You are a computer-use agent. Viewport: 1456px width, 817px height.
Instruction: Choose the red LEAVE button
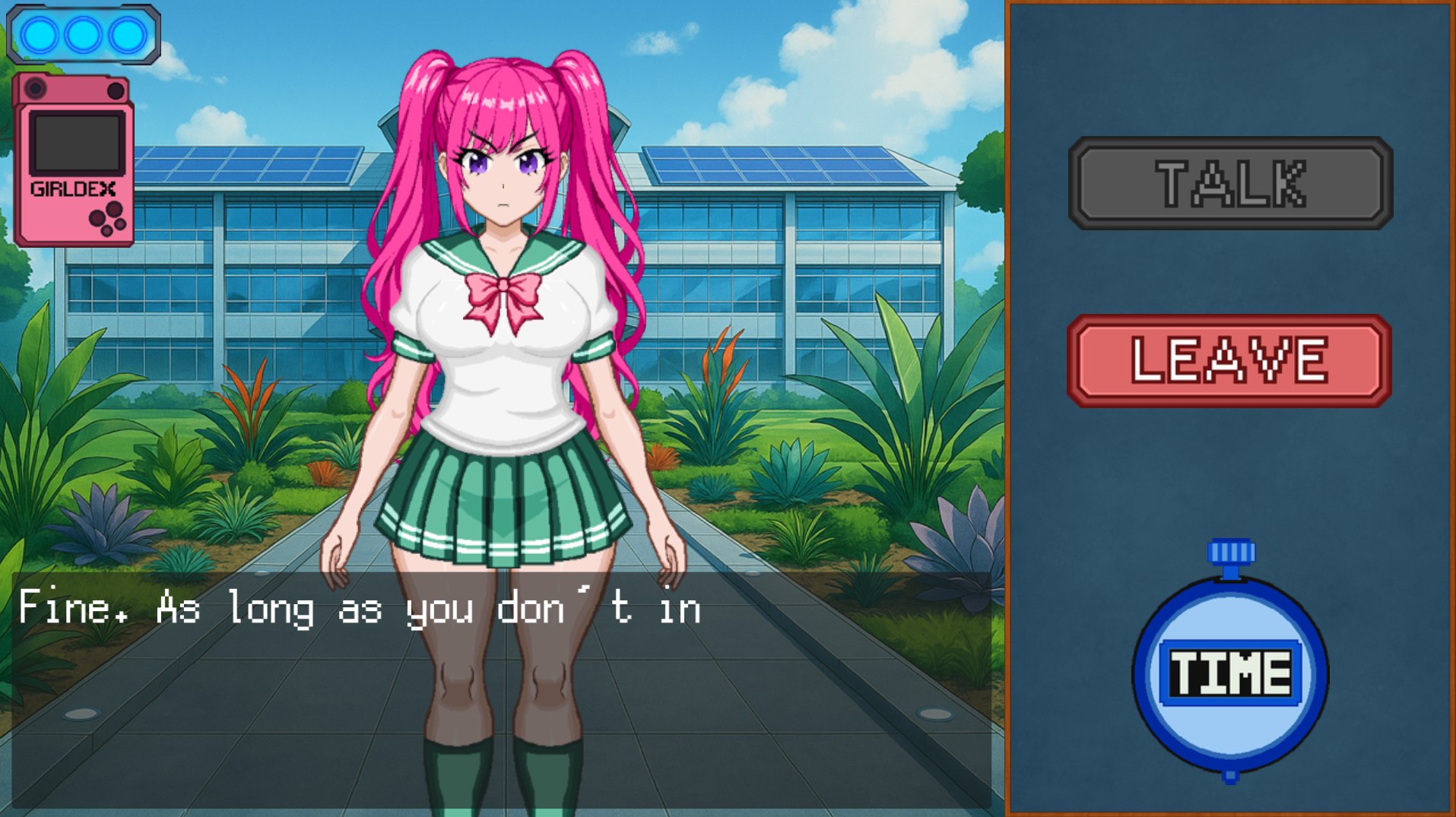(1229, 361)
